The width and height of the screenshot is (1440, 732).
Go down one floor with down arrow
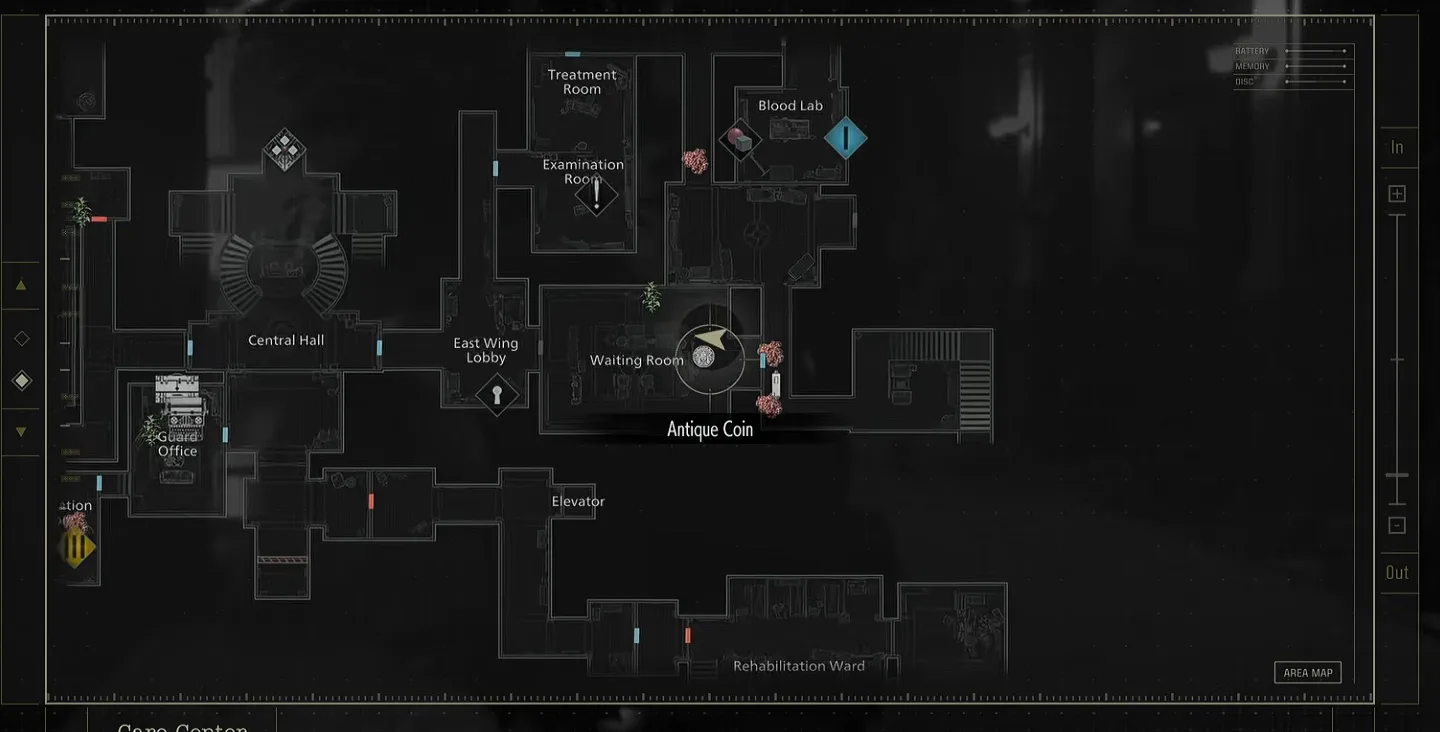point(21,432)
